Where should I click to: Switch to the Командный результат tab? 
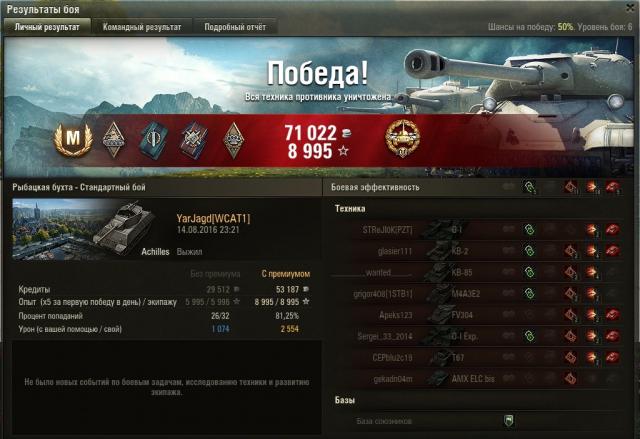[x=142, y=27]
